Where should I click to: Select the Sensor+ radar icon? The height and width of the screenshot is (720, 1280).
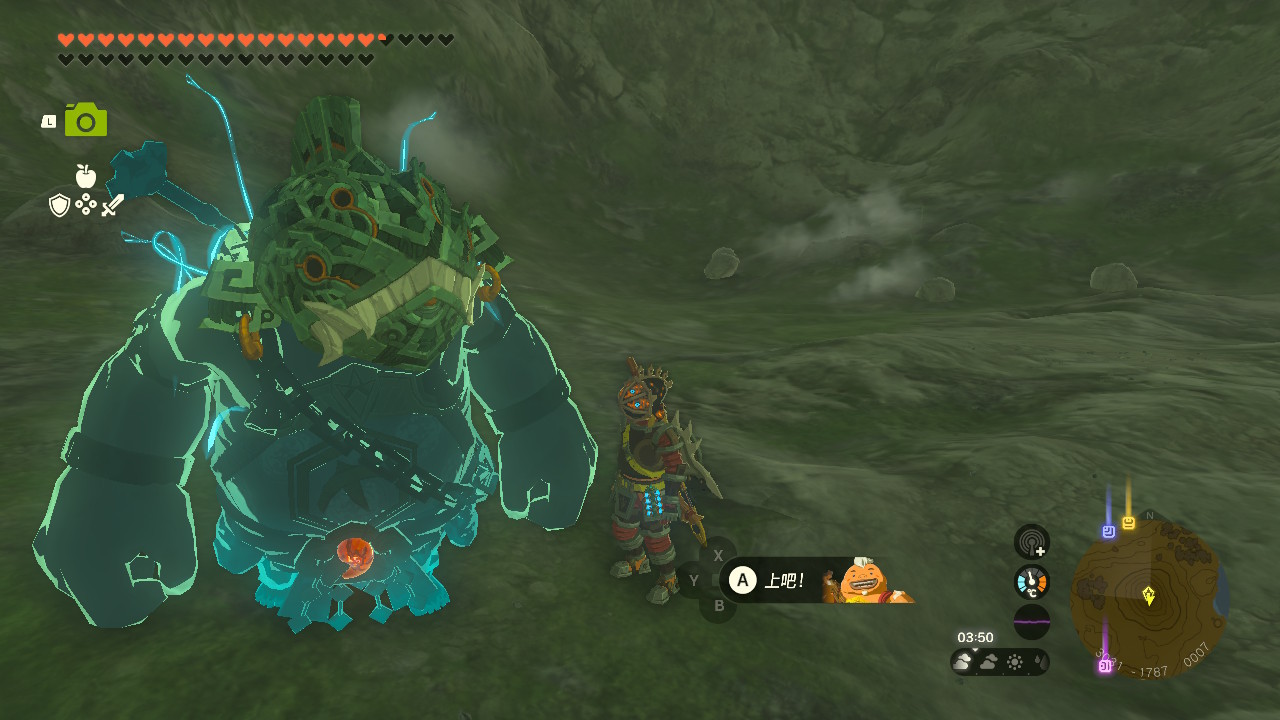click(x=1031, y=542)
